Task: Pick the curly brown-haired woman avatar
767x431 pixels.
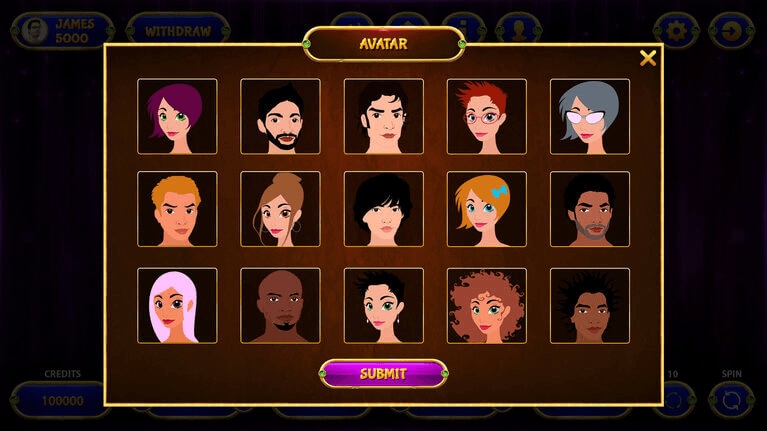Action: coord(486,305)
